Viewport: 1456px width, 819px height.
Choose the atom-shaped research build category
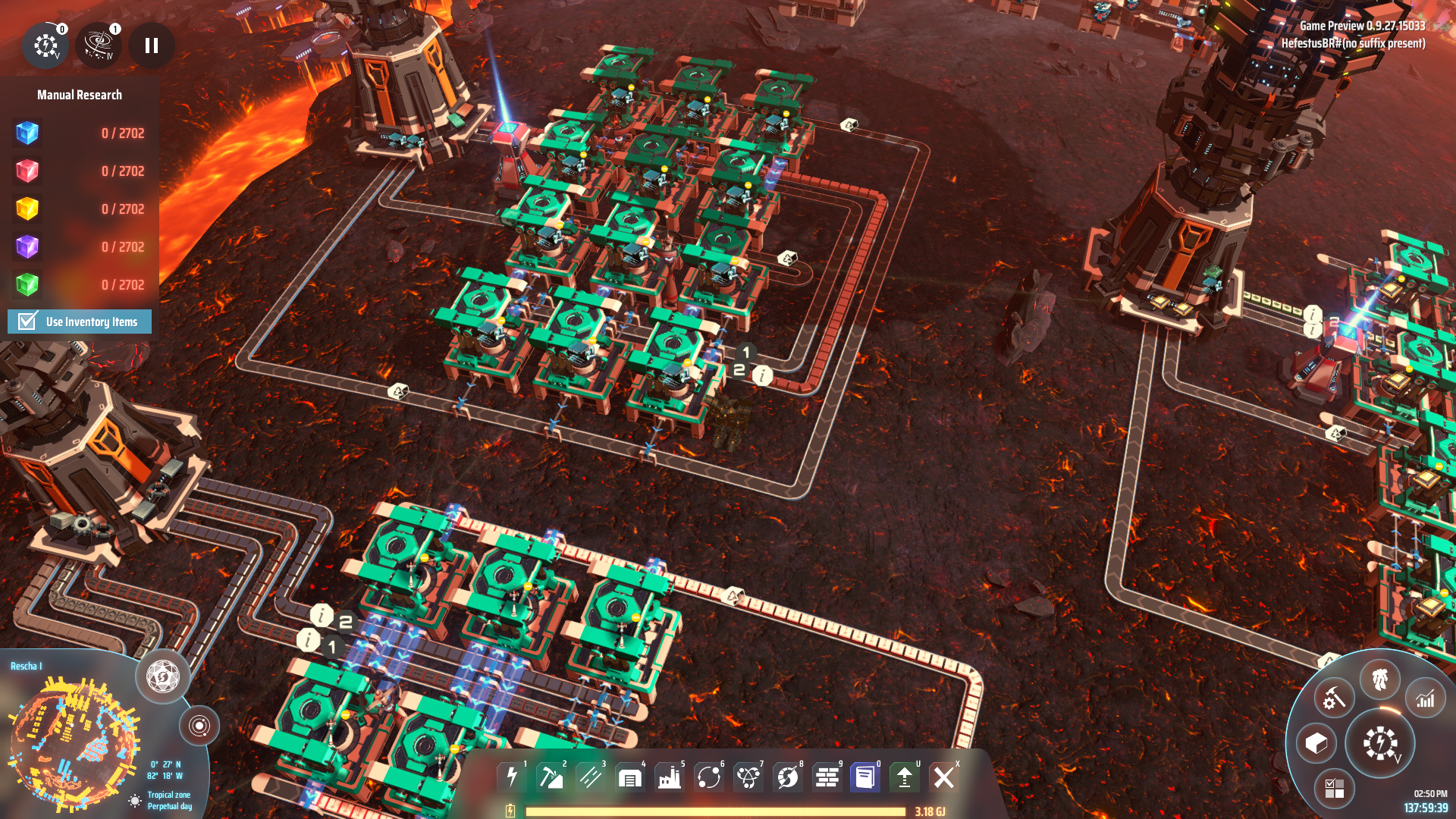(748, 777)
